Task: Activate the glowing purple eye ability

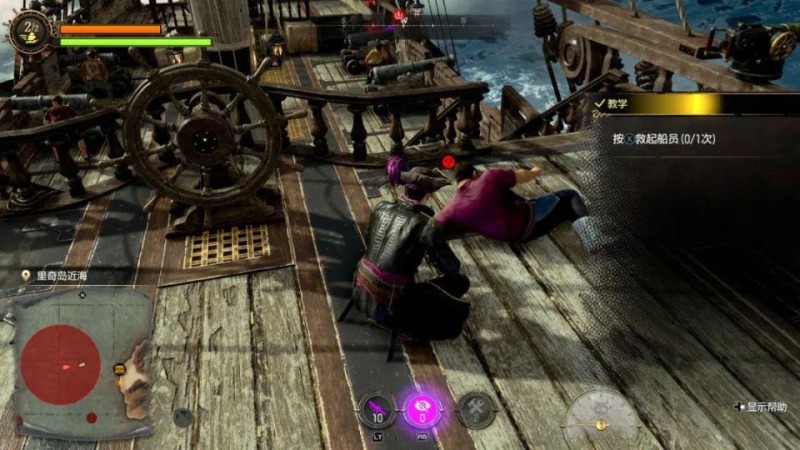Action: [422, 408]
